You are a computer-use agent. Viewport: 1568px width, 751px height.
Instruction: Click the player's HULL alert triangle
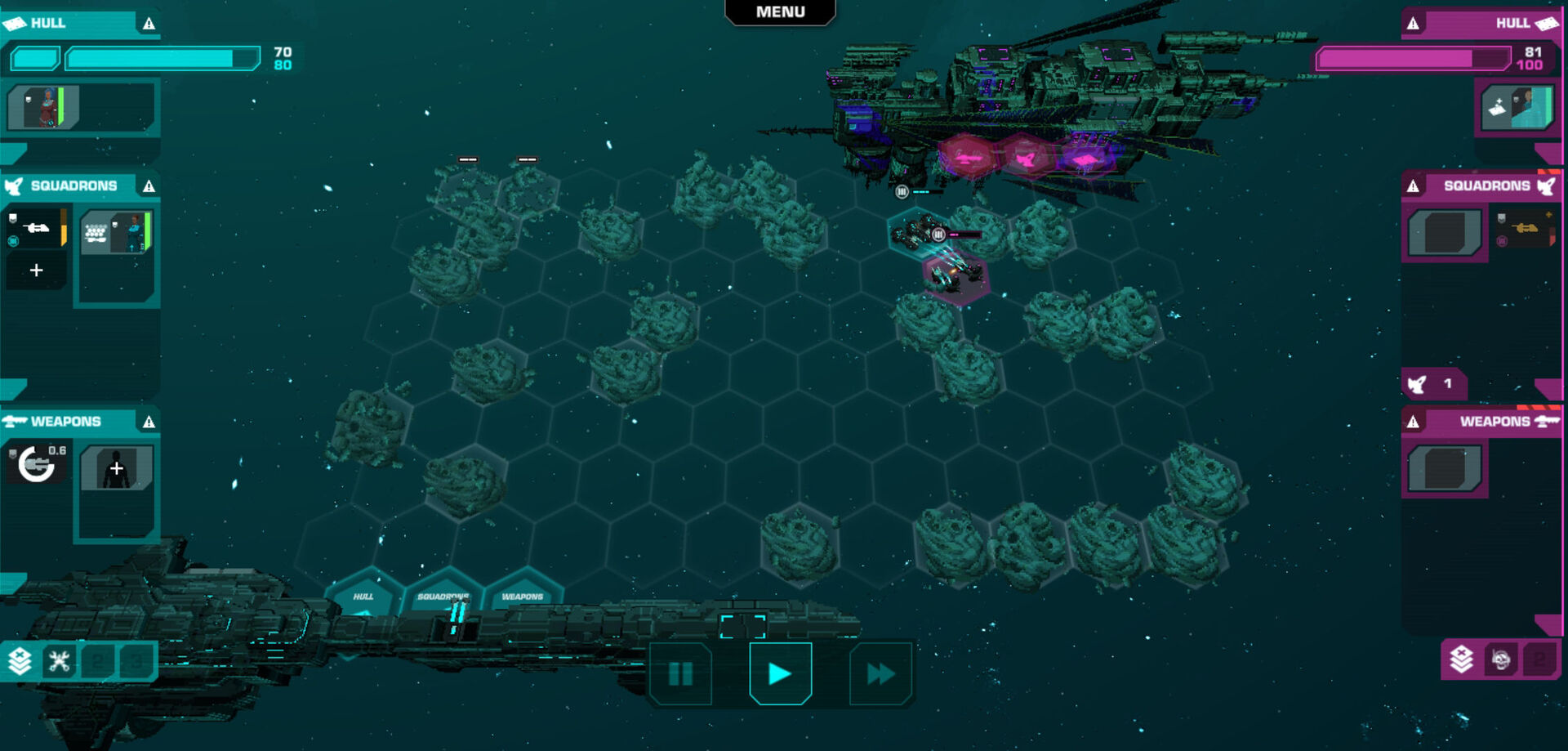tap(149, 24)
